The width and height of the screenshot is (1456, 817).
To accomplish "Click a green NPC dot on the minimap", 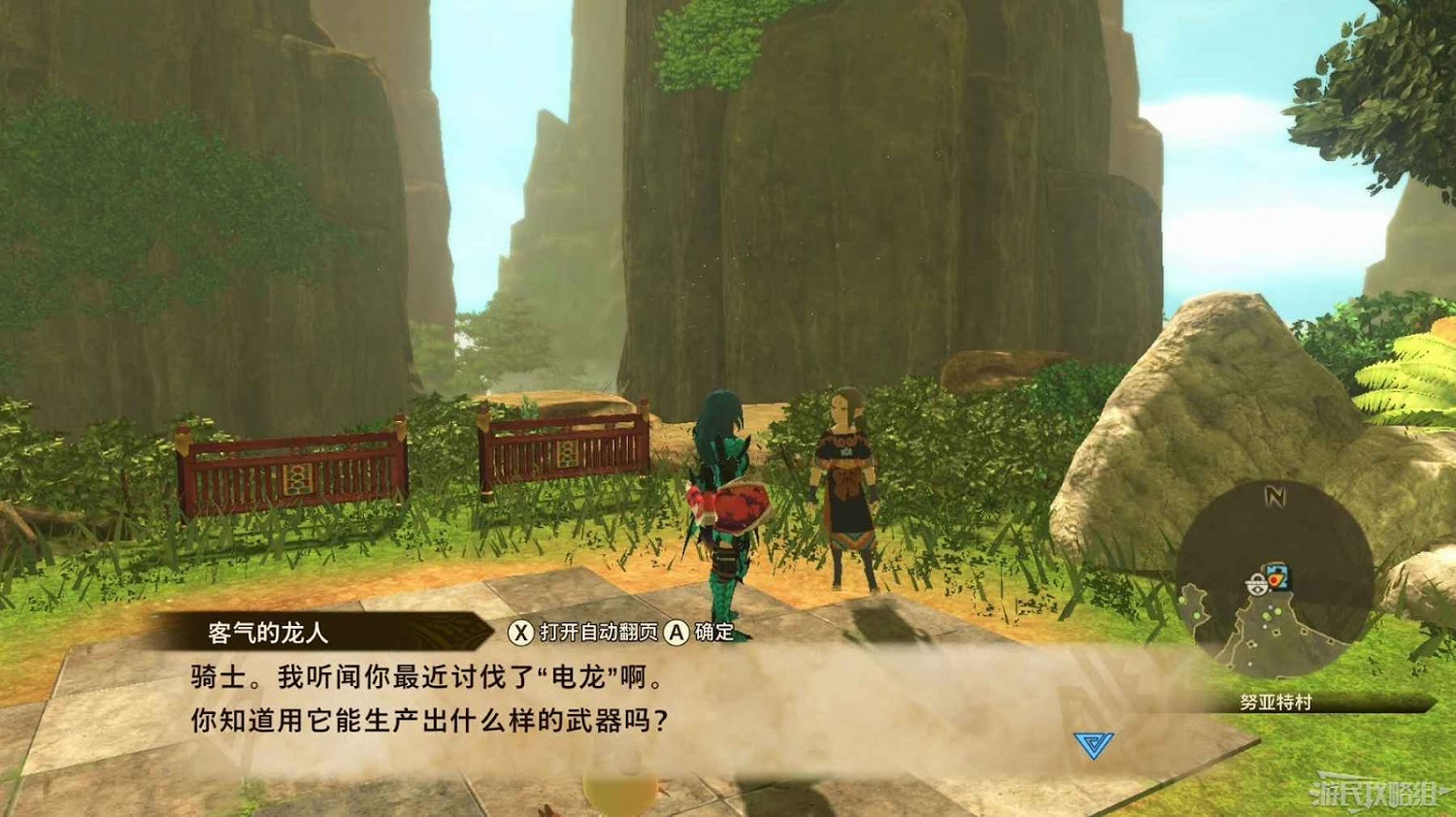I will pyautogui.click(x=1277, y=612).
